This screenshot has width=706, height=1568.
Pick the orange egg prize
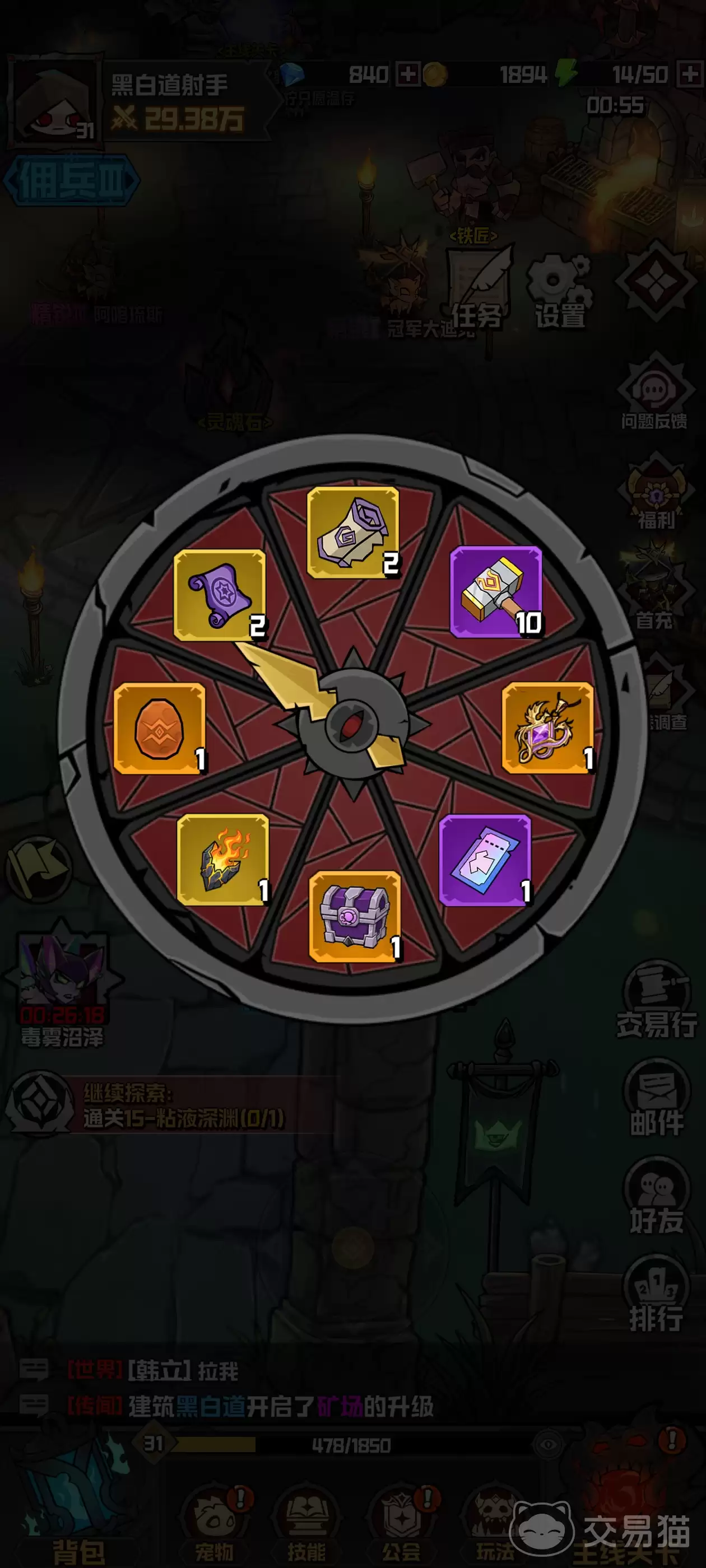(x=160, y=728)
